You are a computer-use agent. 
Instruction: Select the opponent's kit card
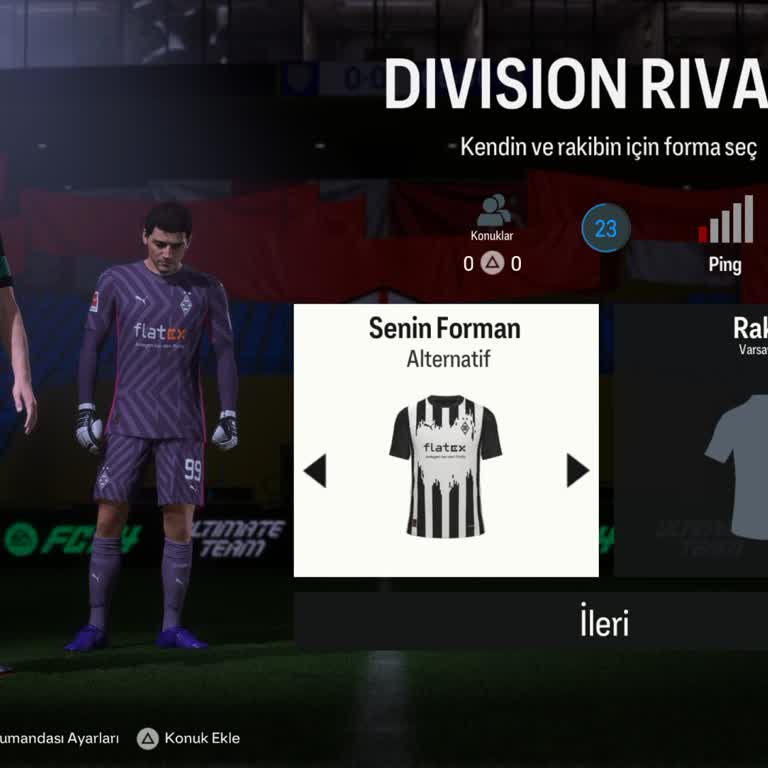(692, 440)
